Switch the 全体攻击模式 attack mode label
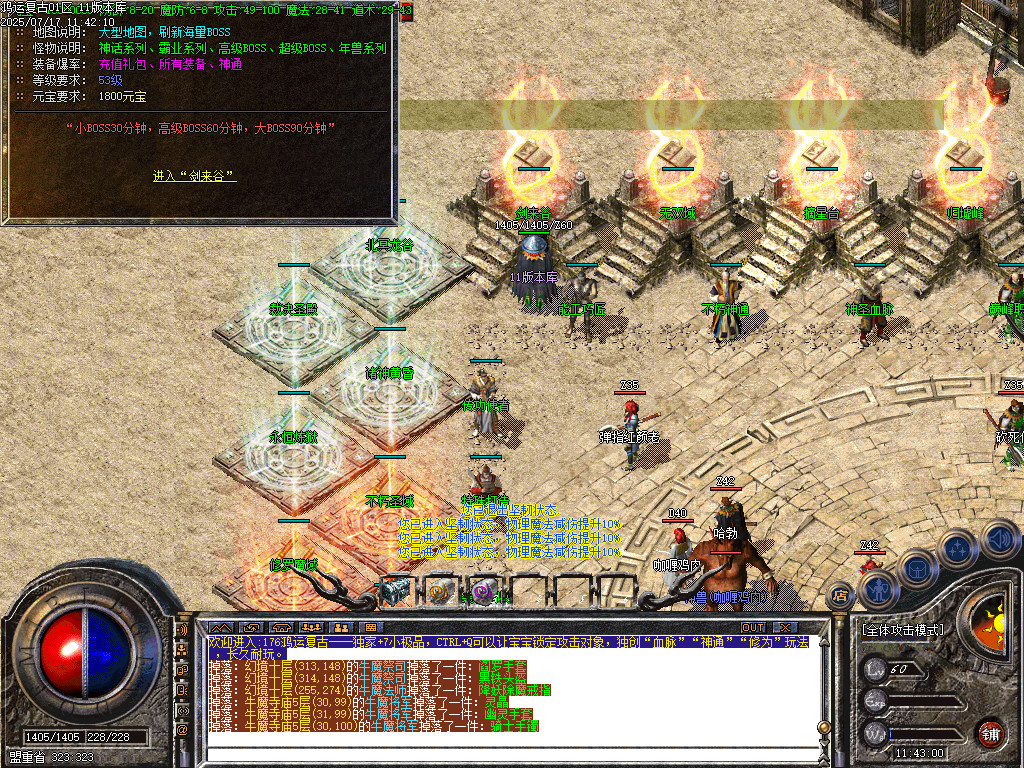 (x=902, y=630)
